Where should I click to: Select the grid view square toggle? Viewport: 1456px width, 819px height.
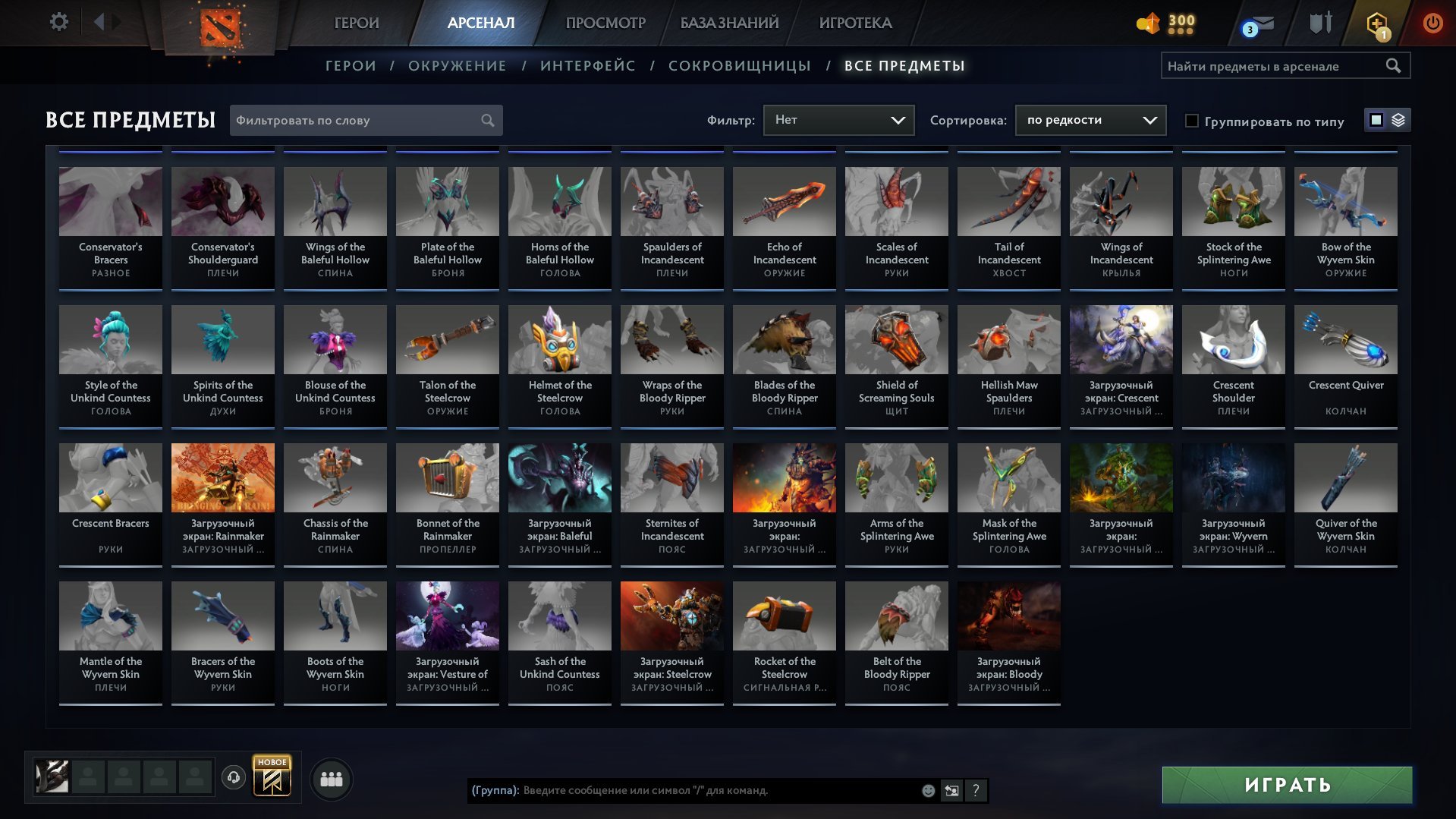coord(1376,120)
